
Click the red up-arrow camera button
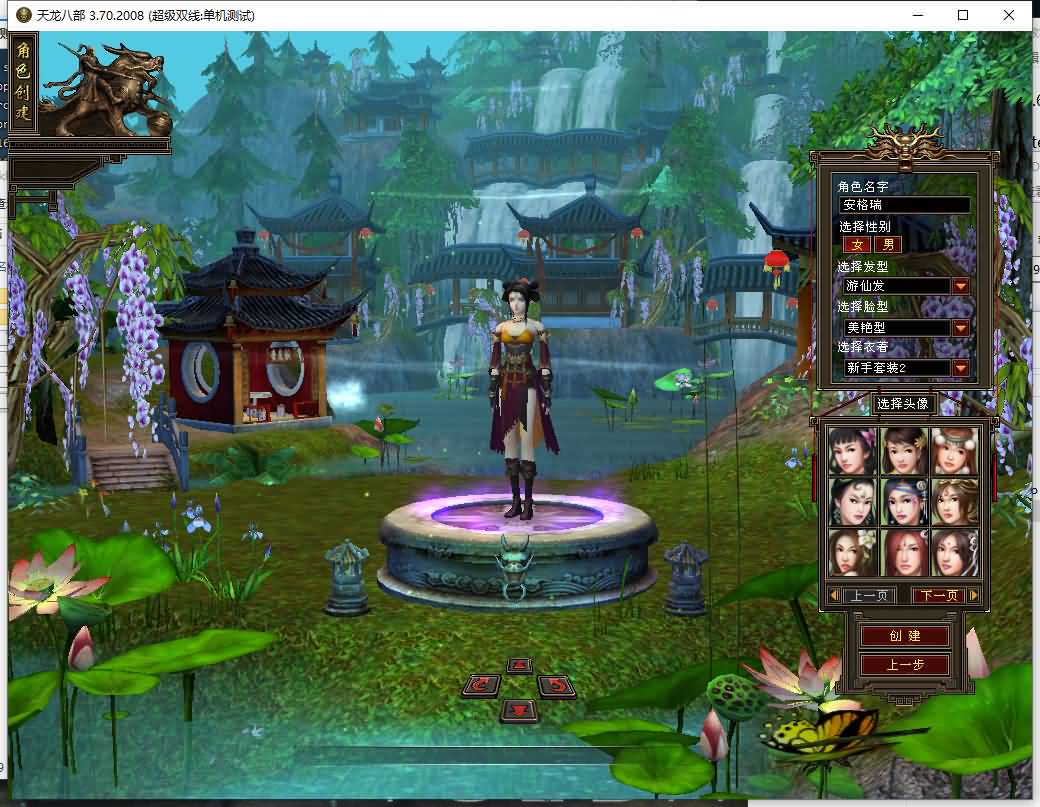point(519,666)
